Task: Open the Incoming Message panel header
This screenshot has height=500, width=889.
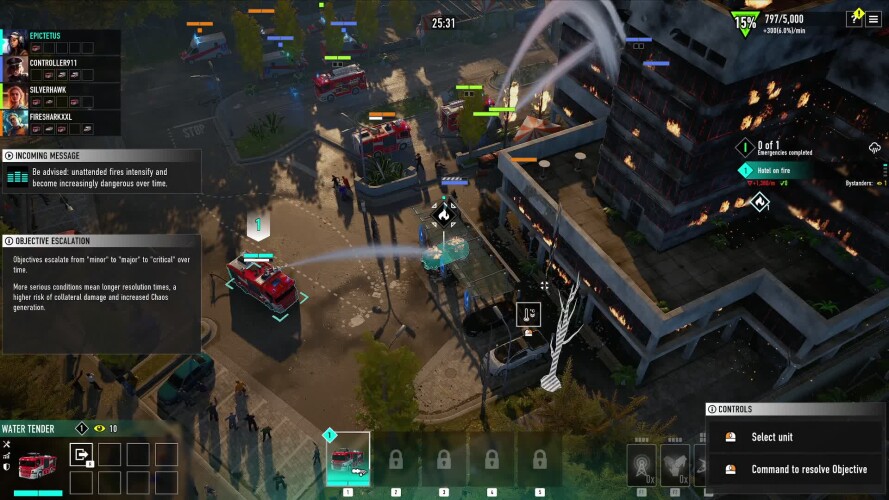Action: (x=100, y=156)
